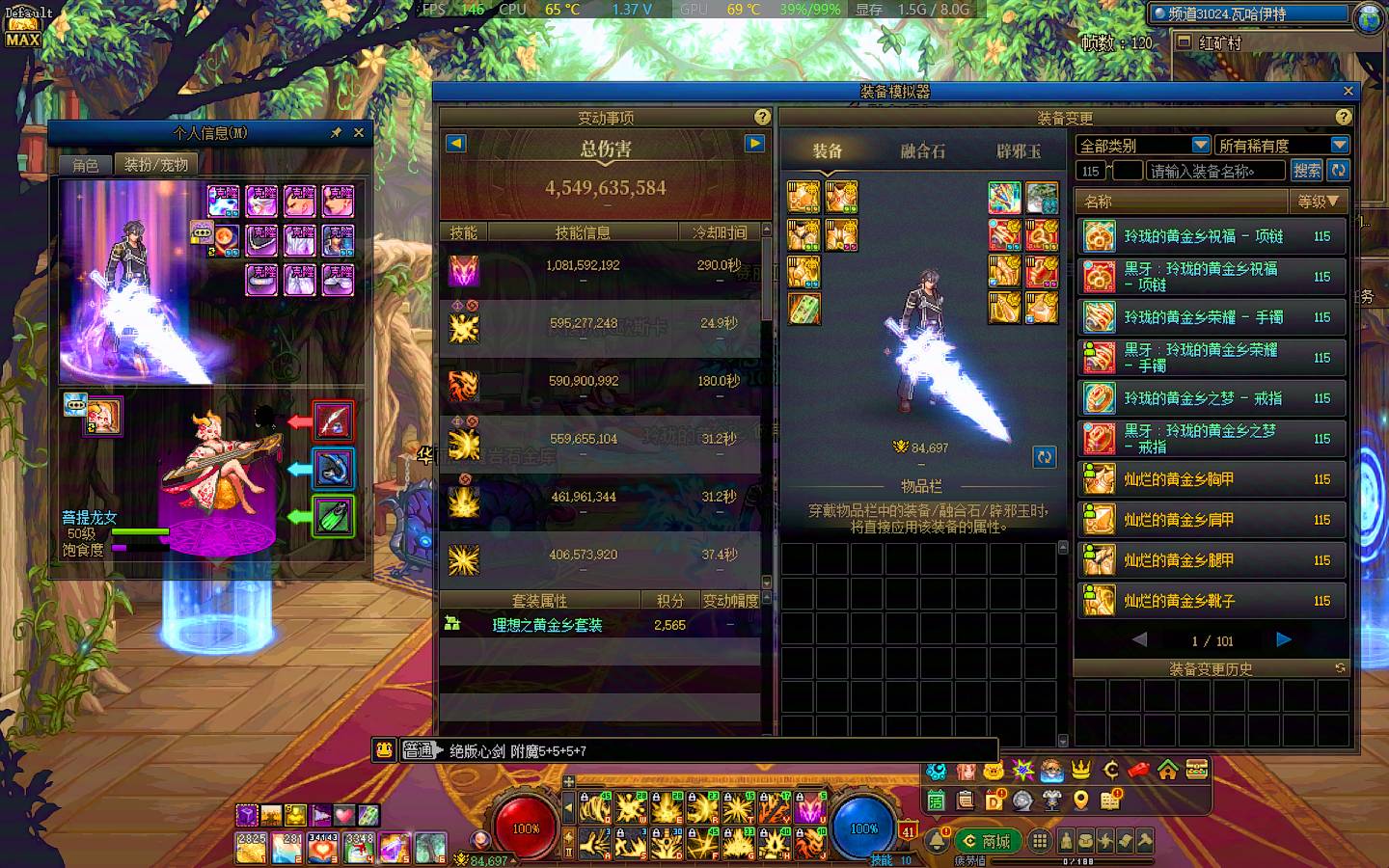Choose 玲珑的黄金乡之梦 - 戒指 row
Image resolution: width=1389 pixels, height=868 pixels.
coord(1211,398)
